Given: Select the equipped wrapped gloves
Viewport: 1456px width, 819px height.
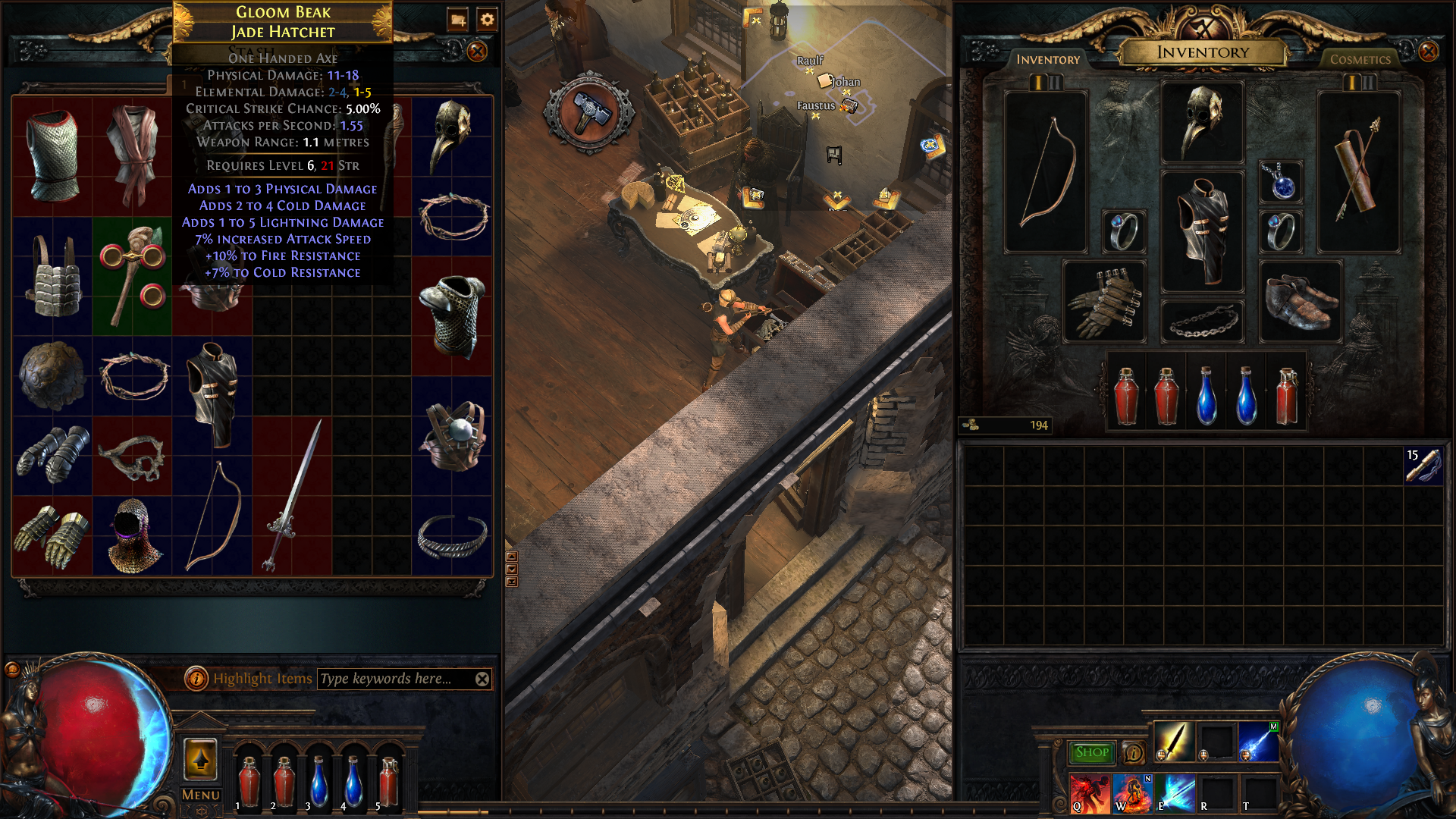Looking at the screenshot, I should point(1104,301).
